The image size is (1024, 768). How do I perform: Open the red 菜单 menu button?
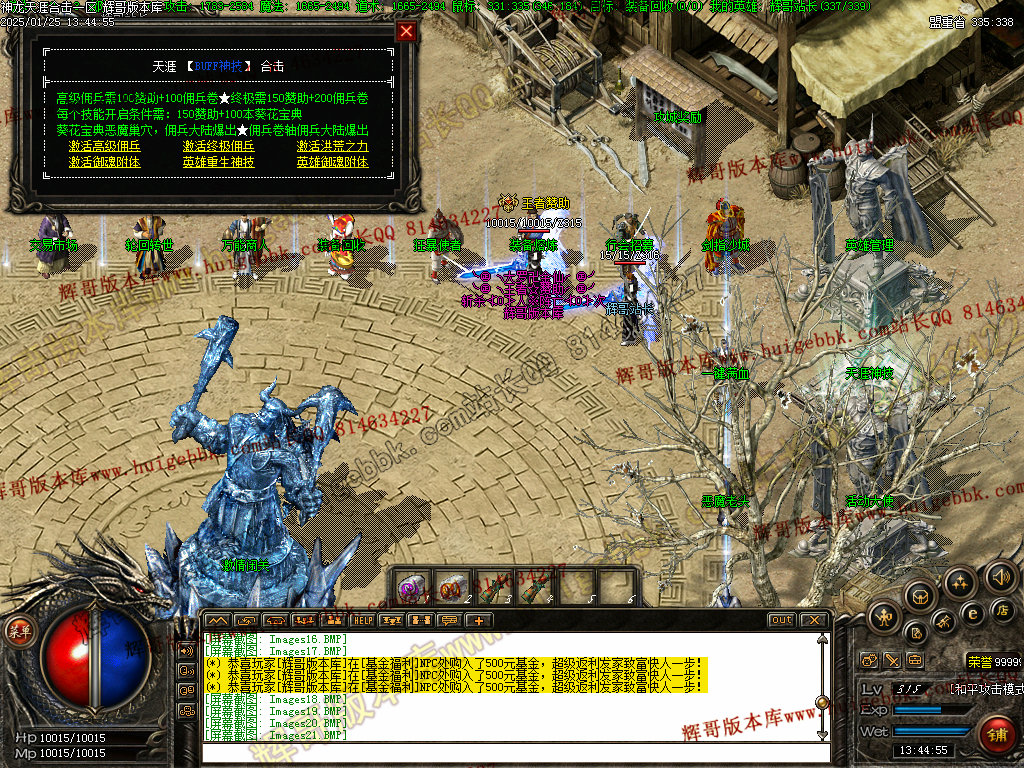point(19,631)
